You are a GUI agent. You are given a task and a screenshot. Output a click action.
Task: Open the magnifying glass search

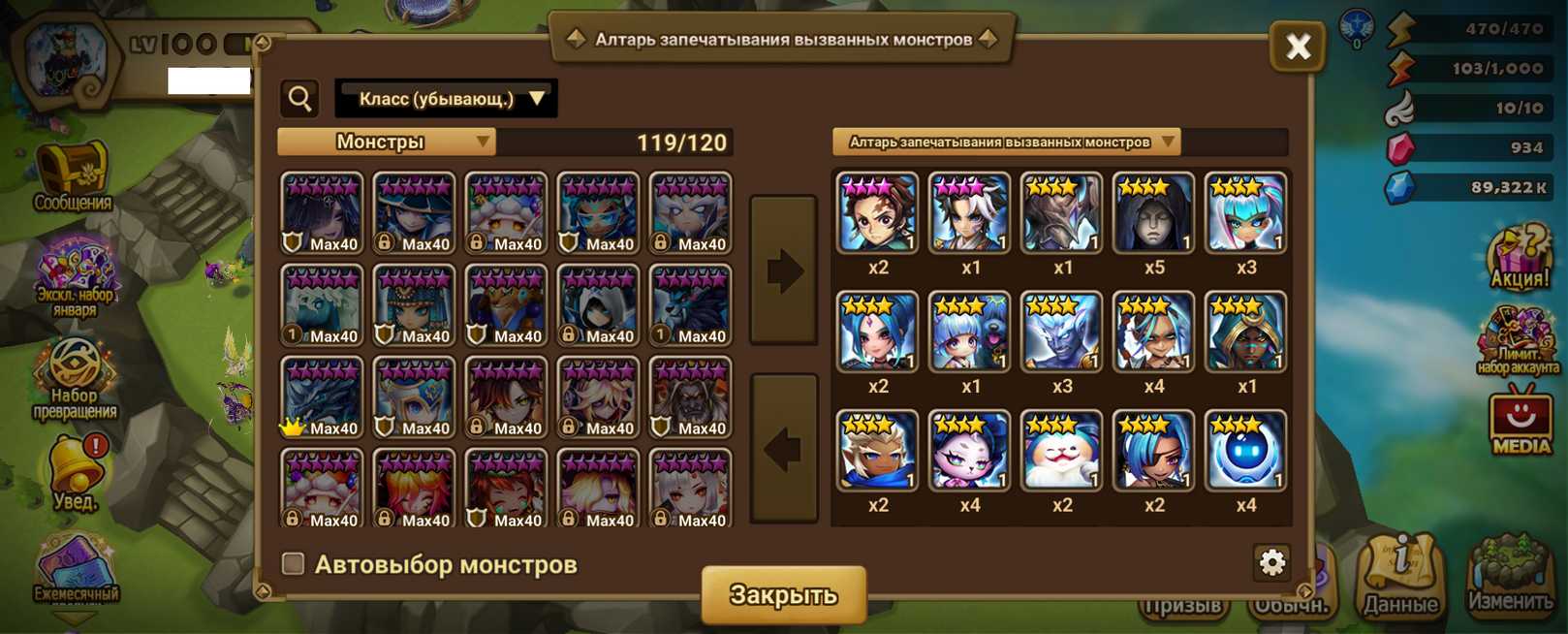click(300, 99)
